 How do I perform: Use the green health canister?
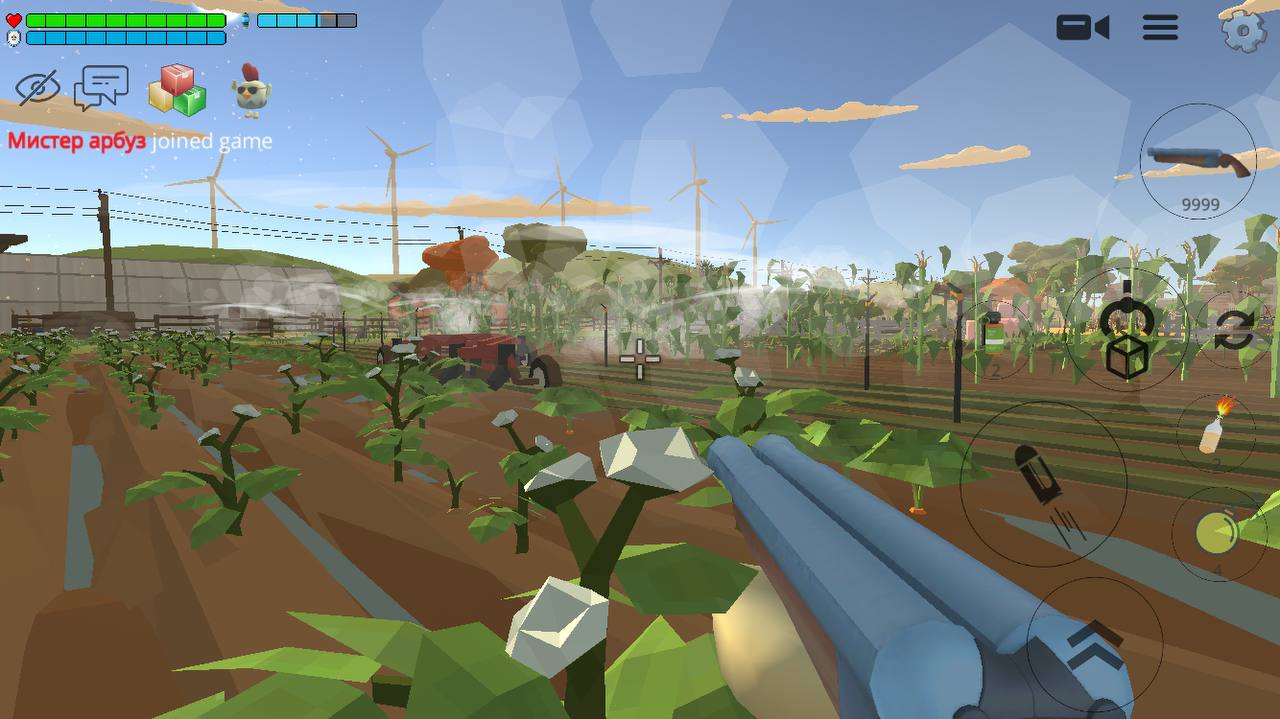[x=993, y=335]
